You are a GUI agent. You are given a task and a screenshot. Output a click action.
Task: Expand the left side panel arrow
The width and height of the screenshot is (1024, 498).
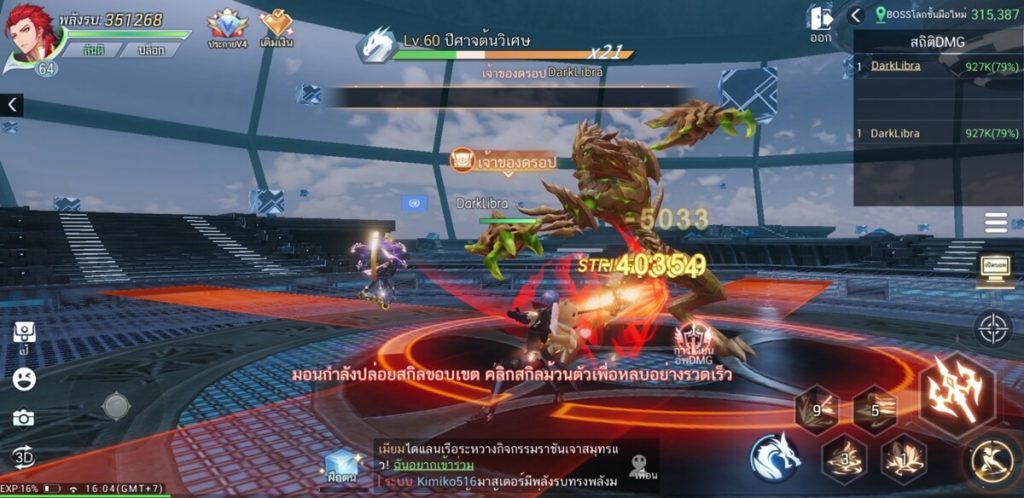(11, 104)
